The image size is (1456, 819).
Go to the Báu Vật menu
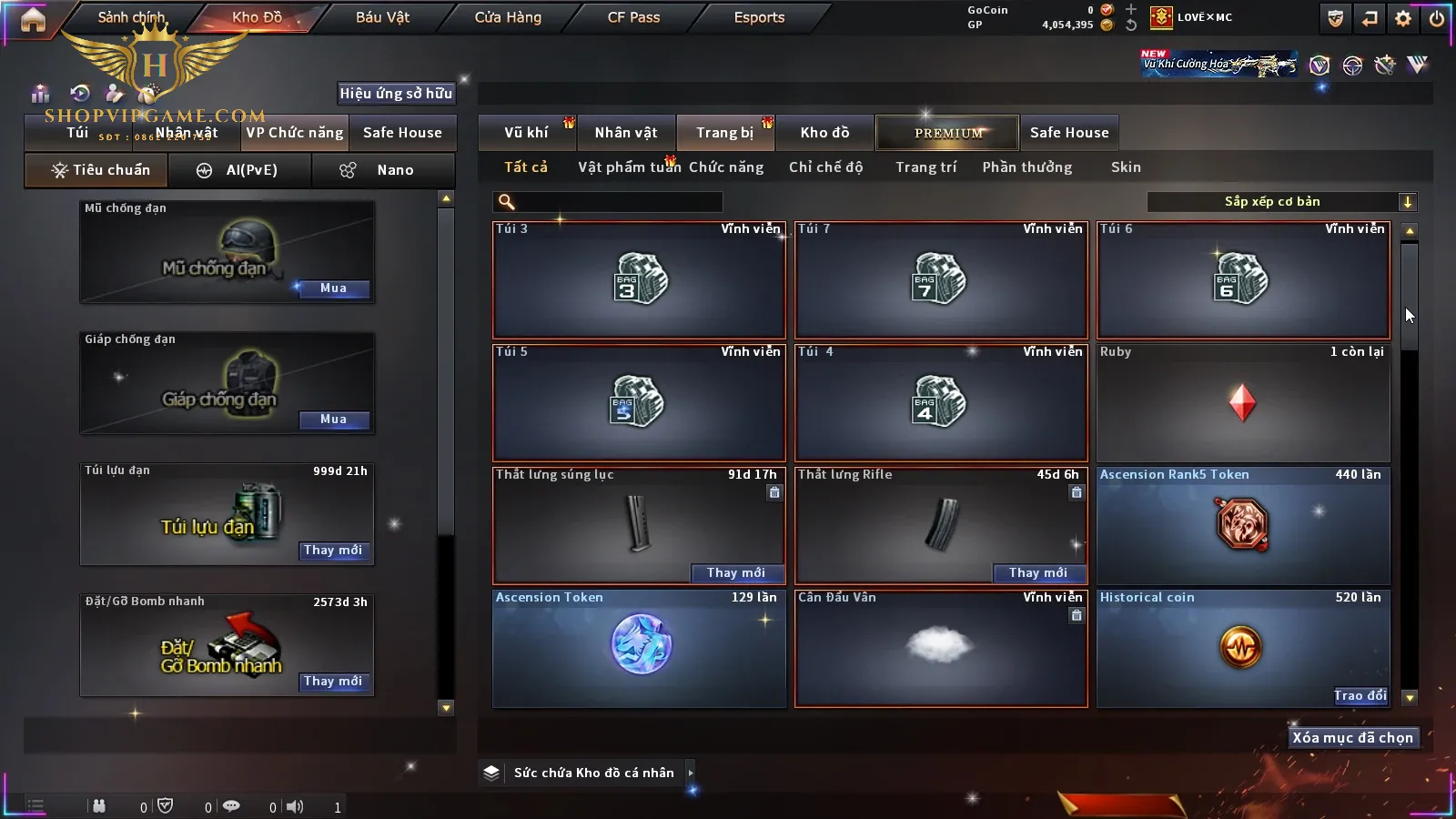pyautogui.click(x=382, y=17)
